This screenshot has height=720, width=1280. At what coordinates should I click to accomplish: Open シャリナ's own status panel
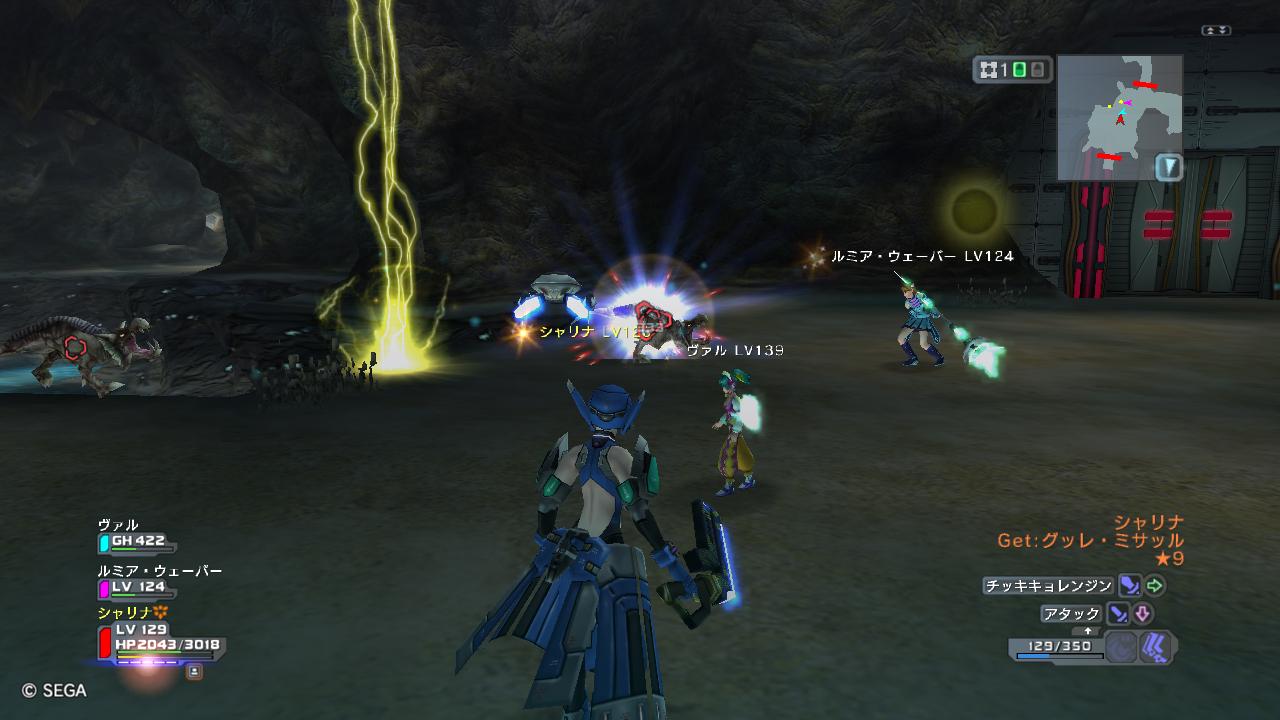pyautogui.click(x=160, y=639)
